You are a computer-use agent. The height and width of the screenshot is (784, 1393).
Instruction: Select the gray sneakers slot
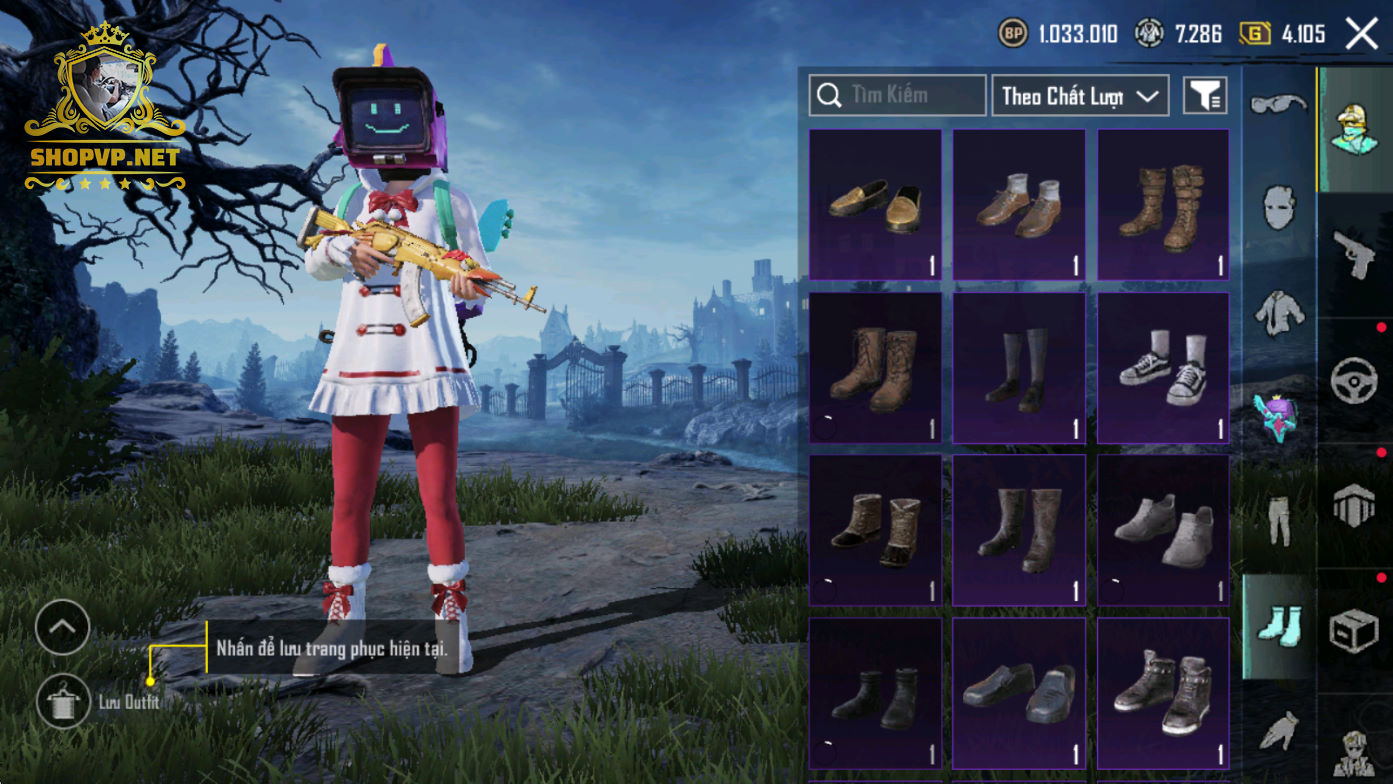[x=1163, y=530]
